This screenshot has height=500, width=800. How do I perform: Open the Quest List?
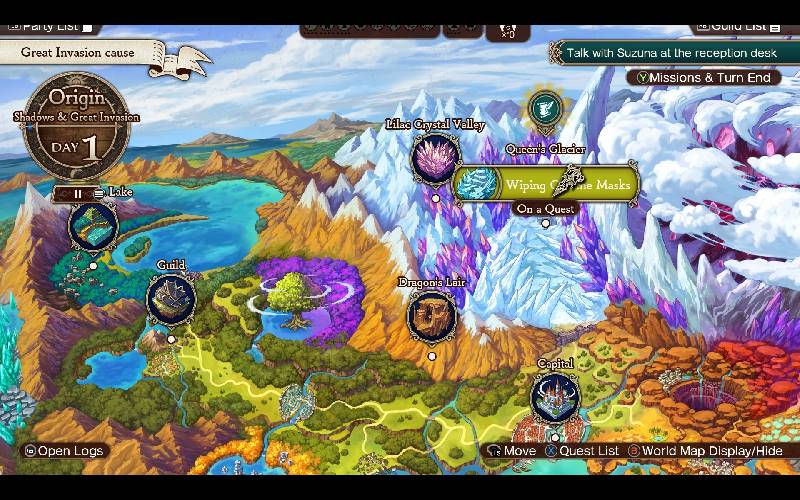click(x=582, y=451)
